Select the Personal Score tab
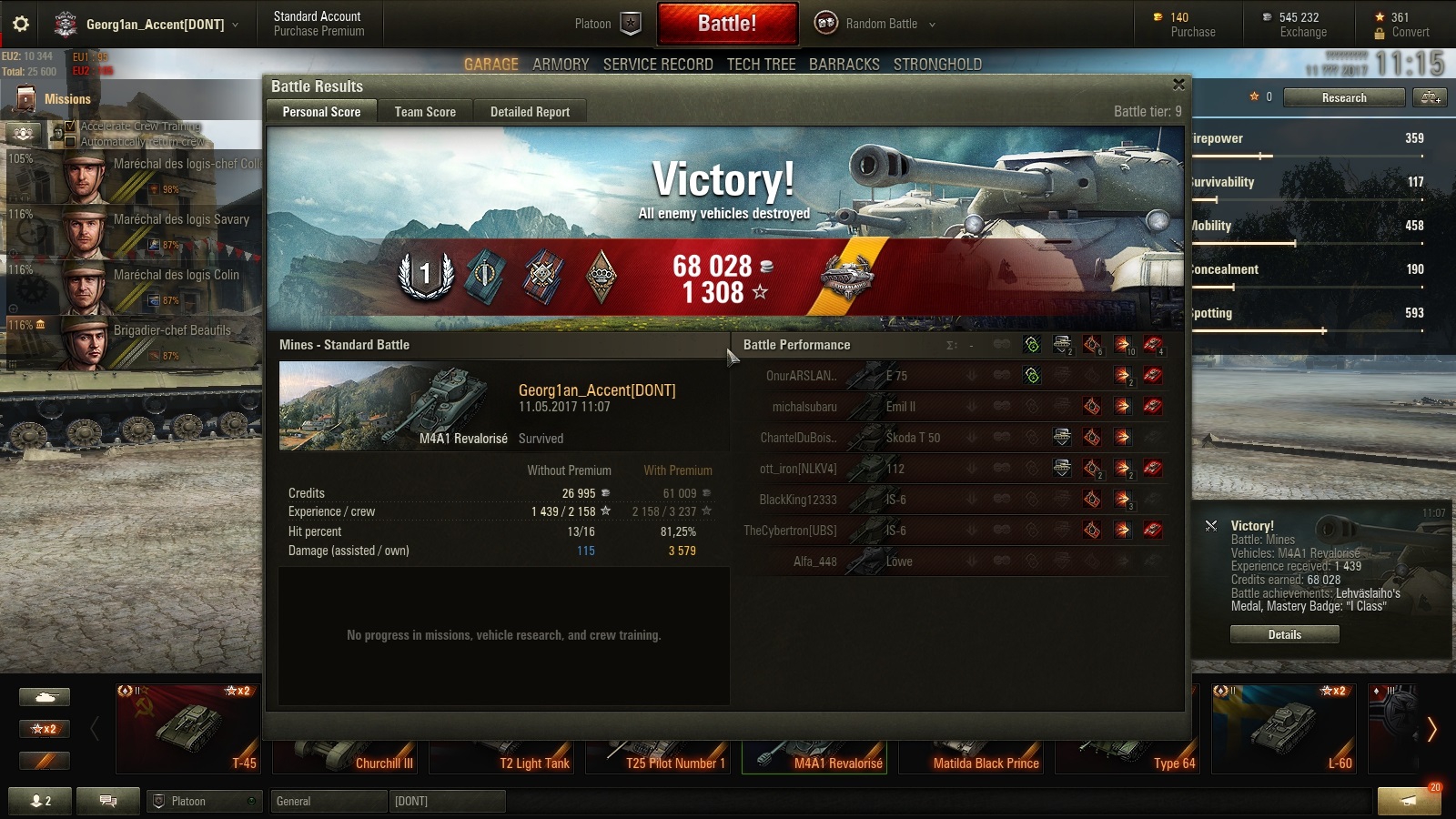Screen dimensions: 1456x819 [321, 112]
